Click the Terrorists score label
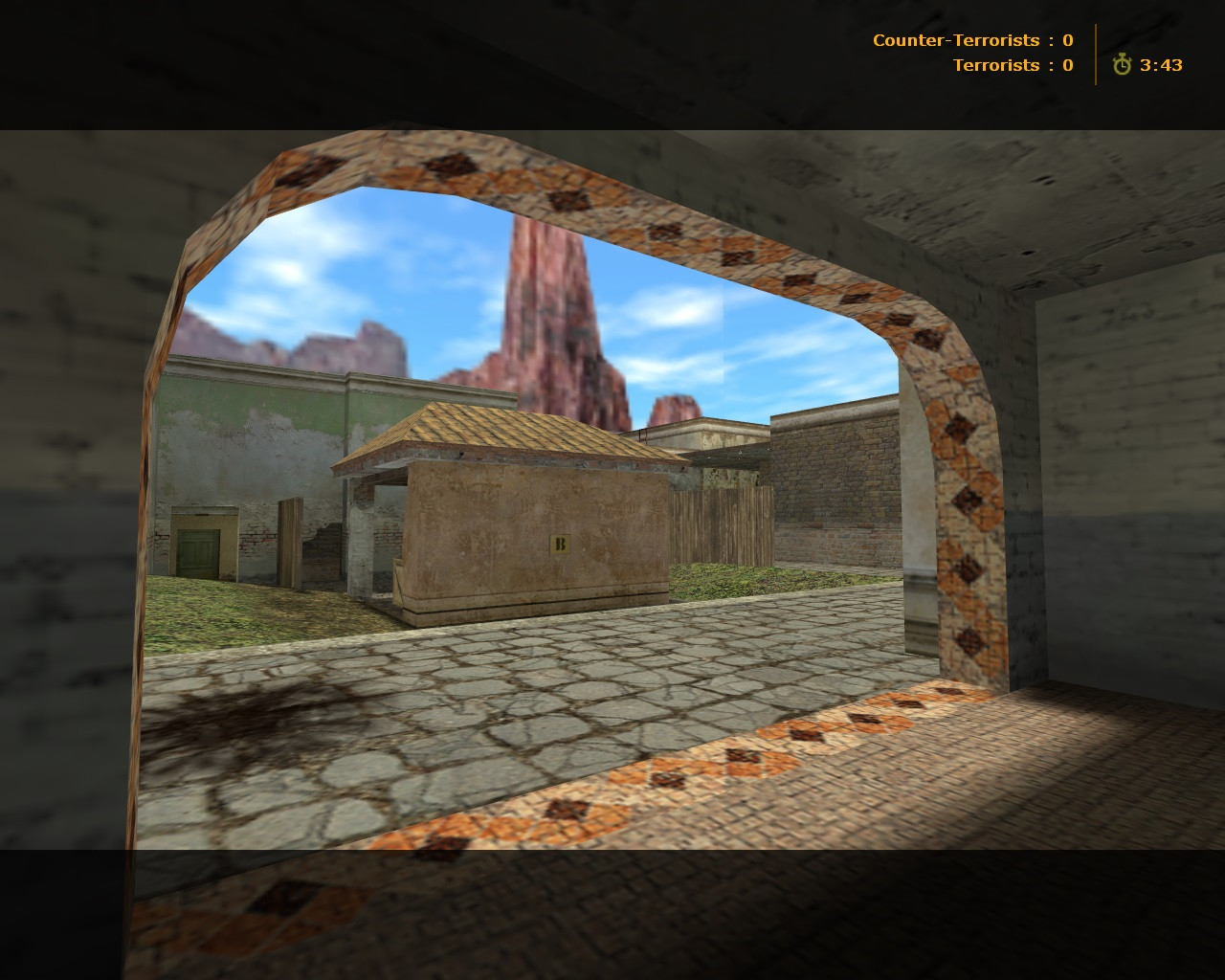 995,64
